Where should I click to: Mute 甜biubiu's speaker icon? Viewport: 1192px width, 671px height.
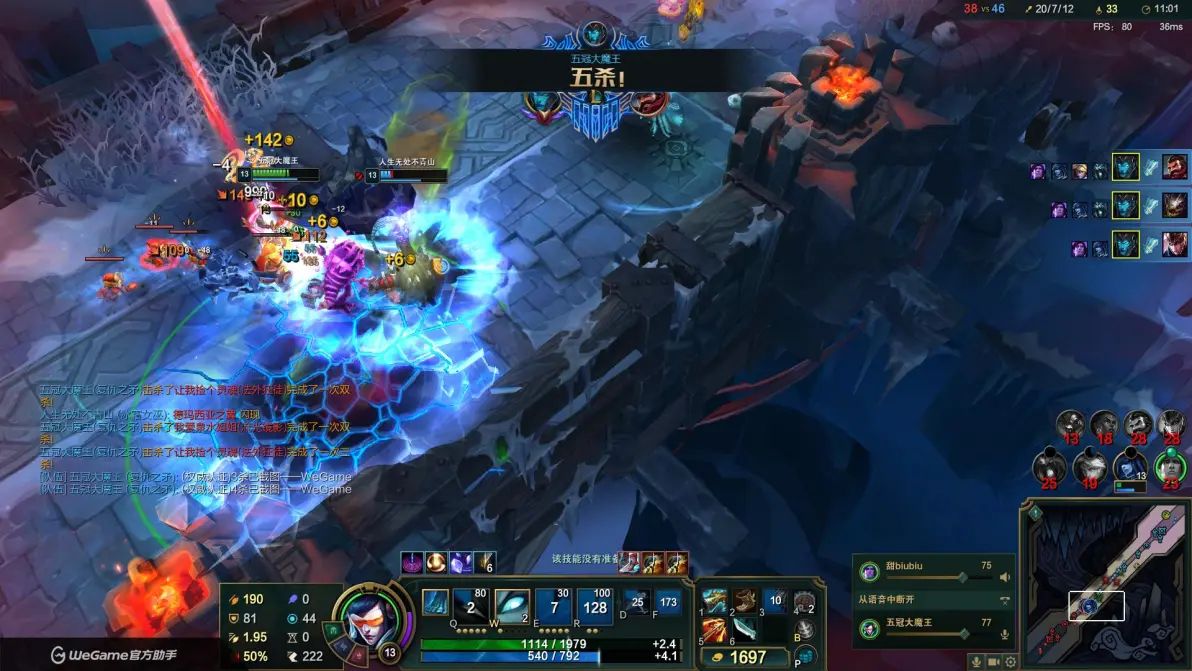click(x=1005, y=577)
